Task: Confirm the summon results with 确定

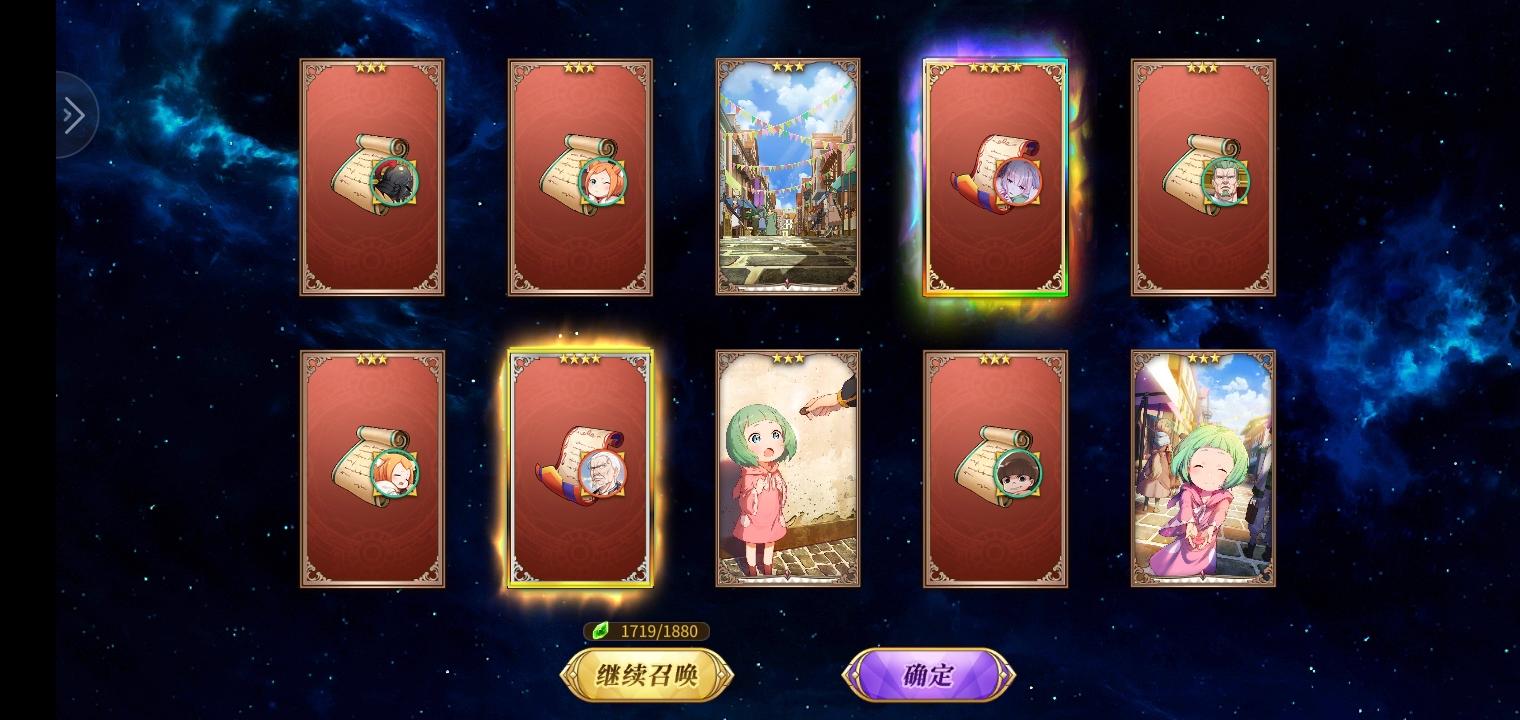Action: coord(929,675)
